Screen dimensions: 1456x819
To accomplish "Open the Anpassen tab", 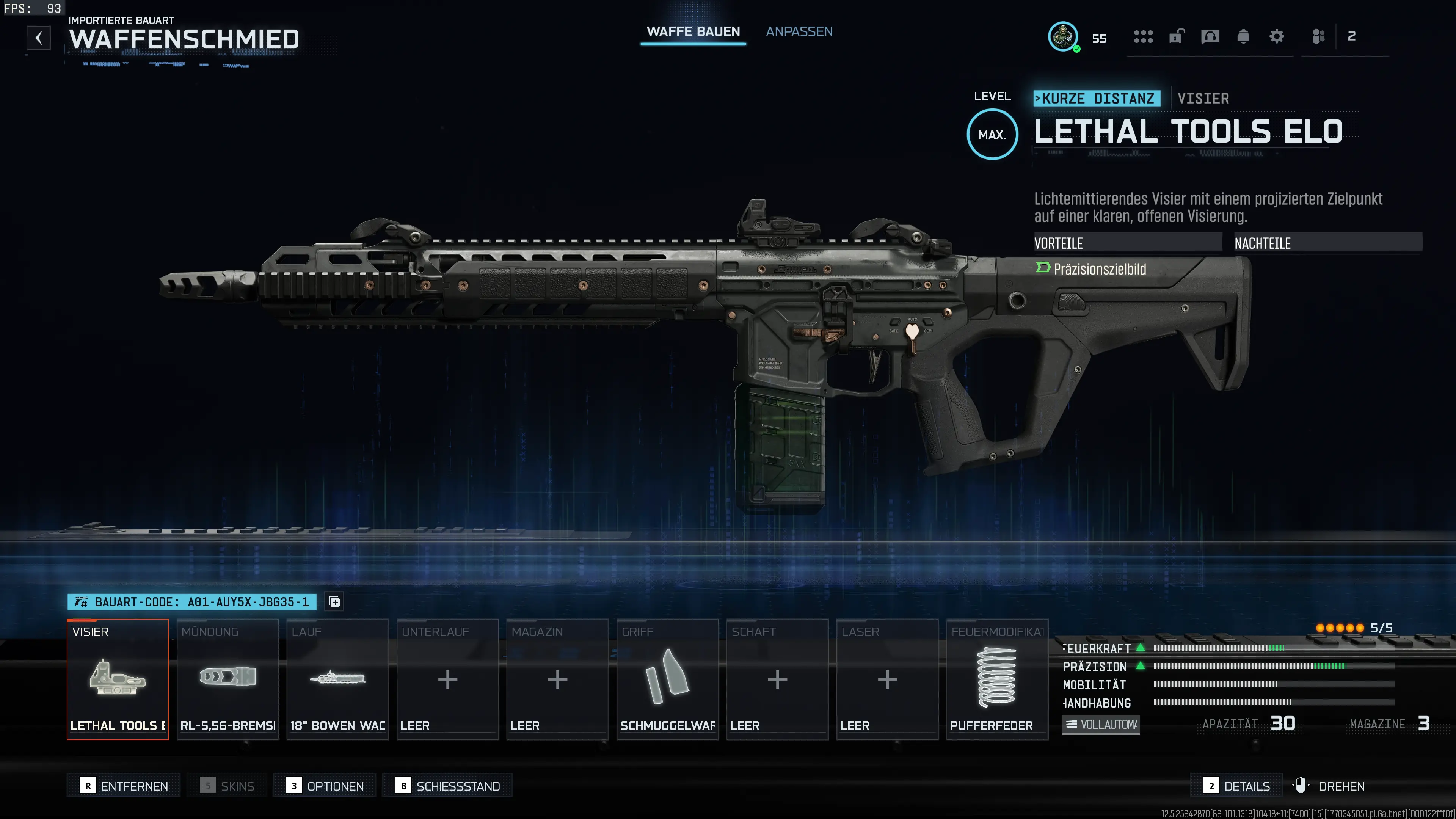I will tap(799, 31).
